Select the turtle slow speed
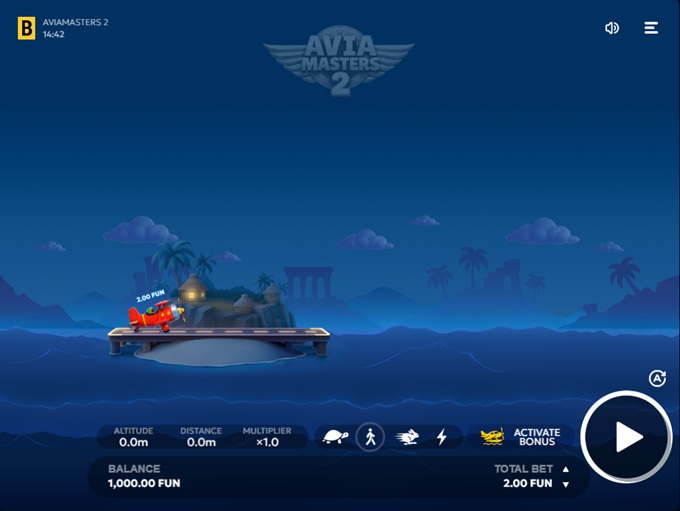 (x=335, y=437)
